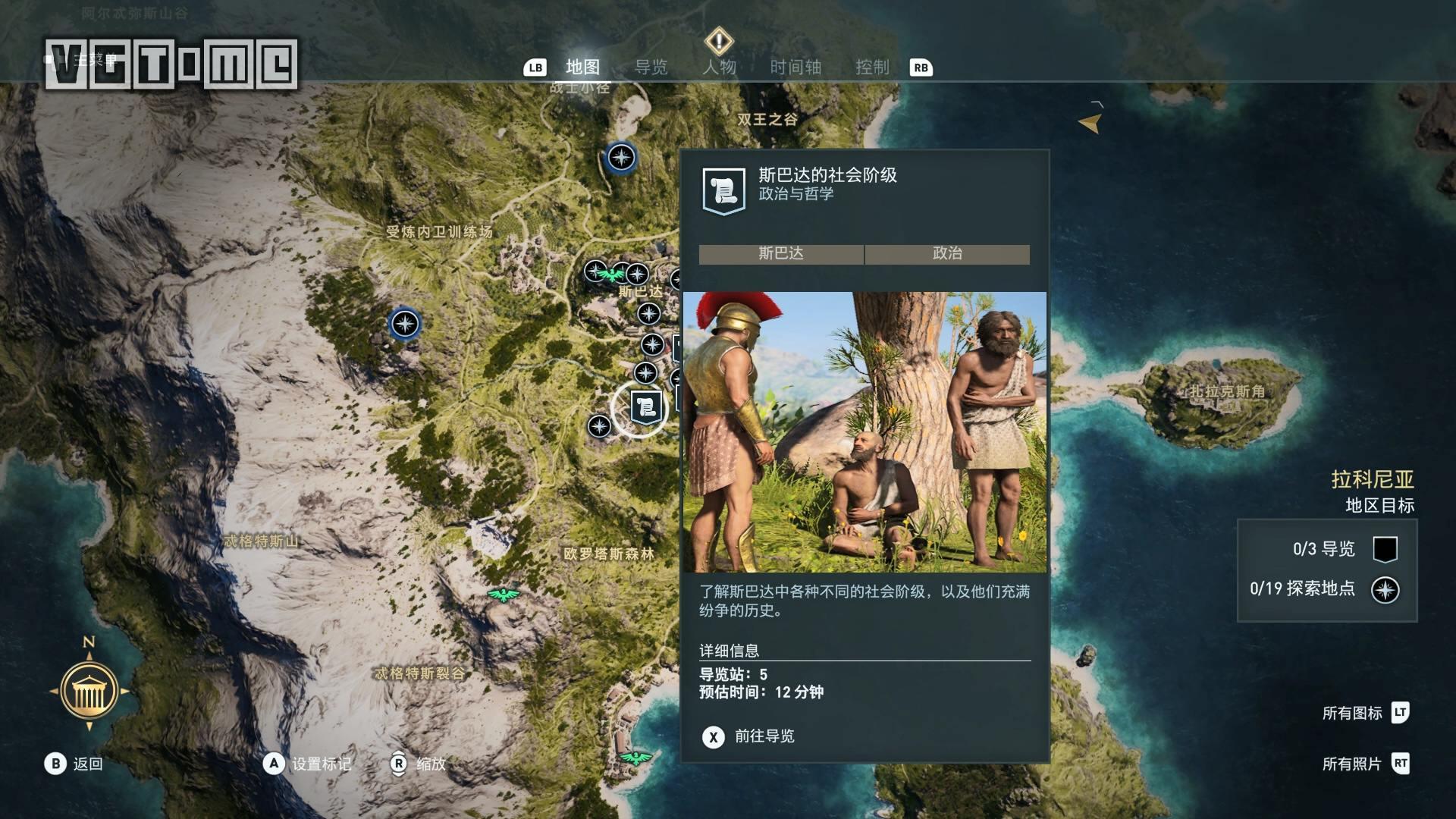Show 所有照片 on the map
The height and width of the screenshot is (819, 1456).
pos(1364,764)
